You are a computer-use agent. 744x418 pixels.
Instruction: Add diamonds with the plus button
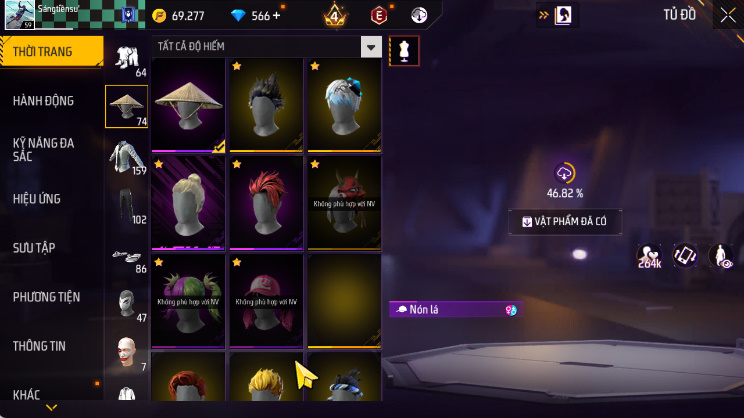coord(276,16)
